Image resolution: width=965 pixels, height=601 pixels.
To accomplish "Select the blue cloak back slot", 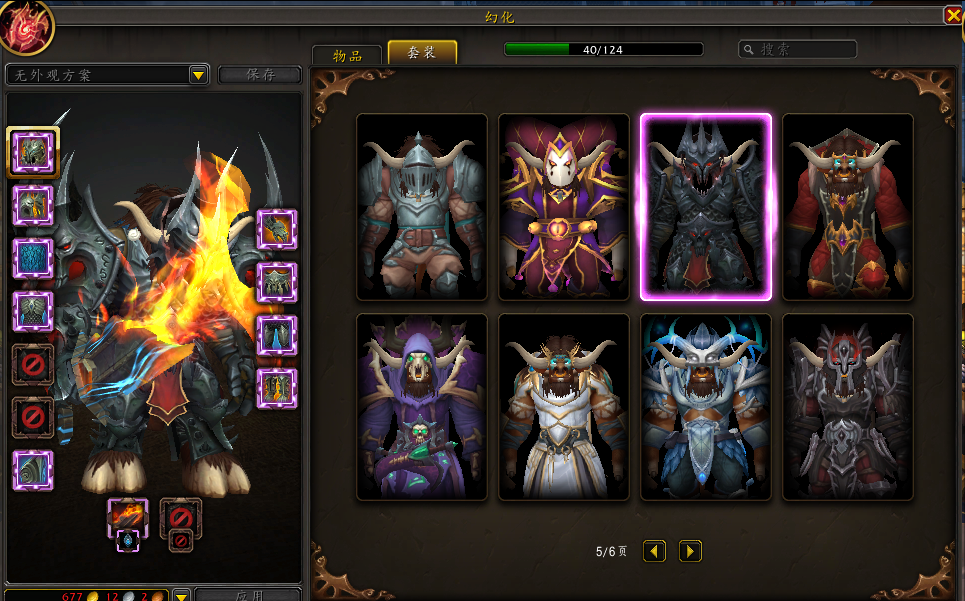I will pos(33,258).
